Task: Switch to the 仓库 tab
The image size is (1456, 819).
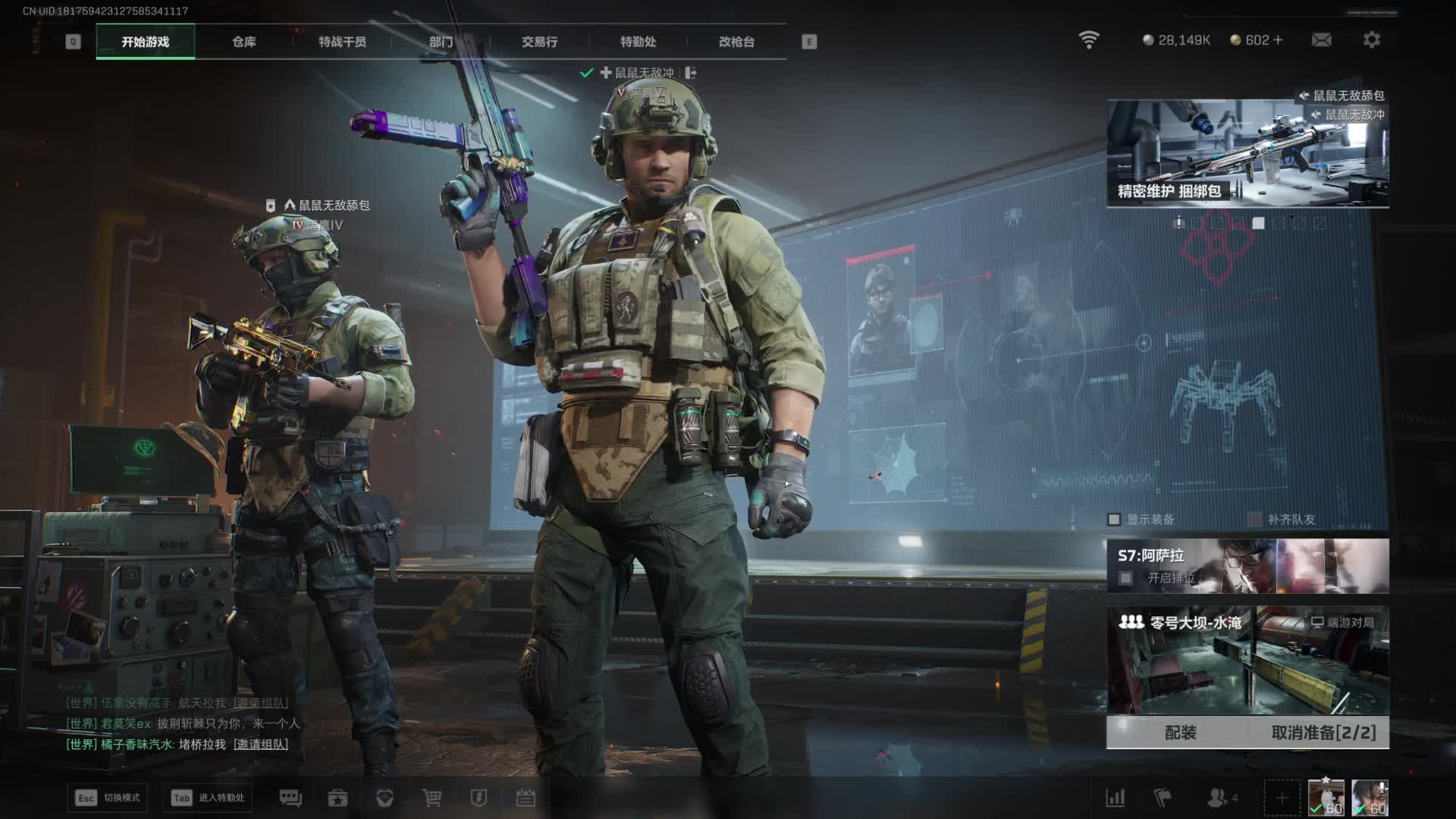Action: (x=243, y=42)
